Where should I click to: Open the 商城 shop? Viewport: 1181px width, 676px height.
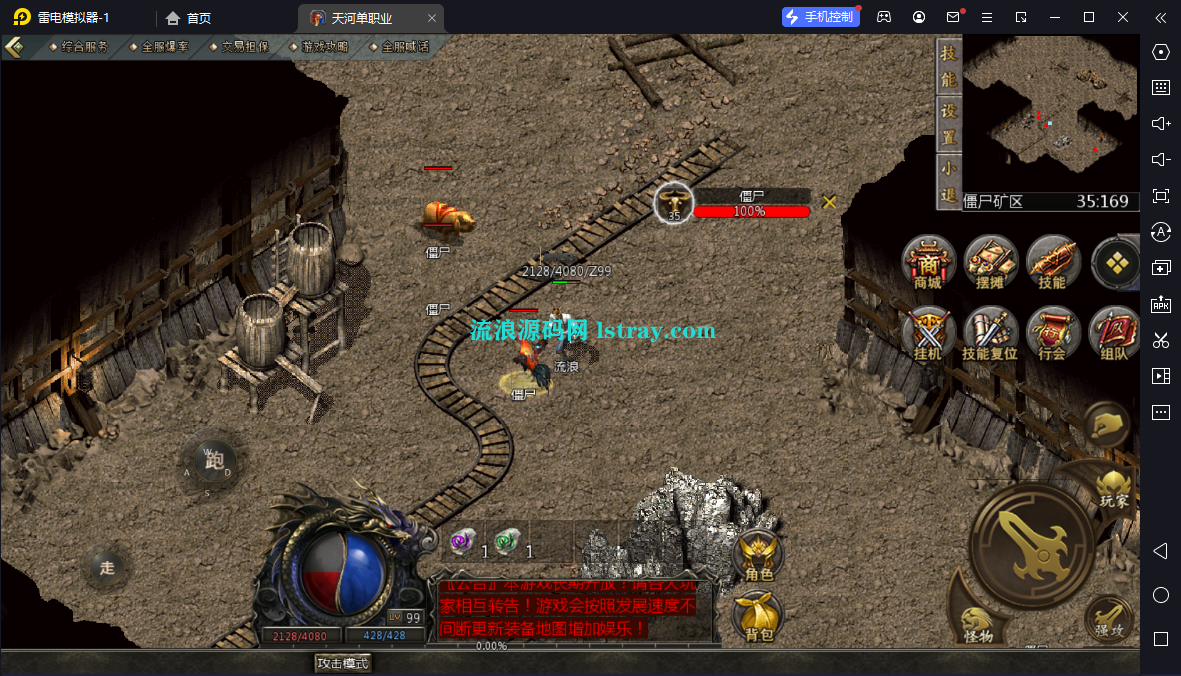pos(928,263)
